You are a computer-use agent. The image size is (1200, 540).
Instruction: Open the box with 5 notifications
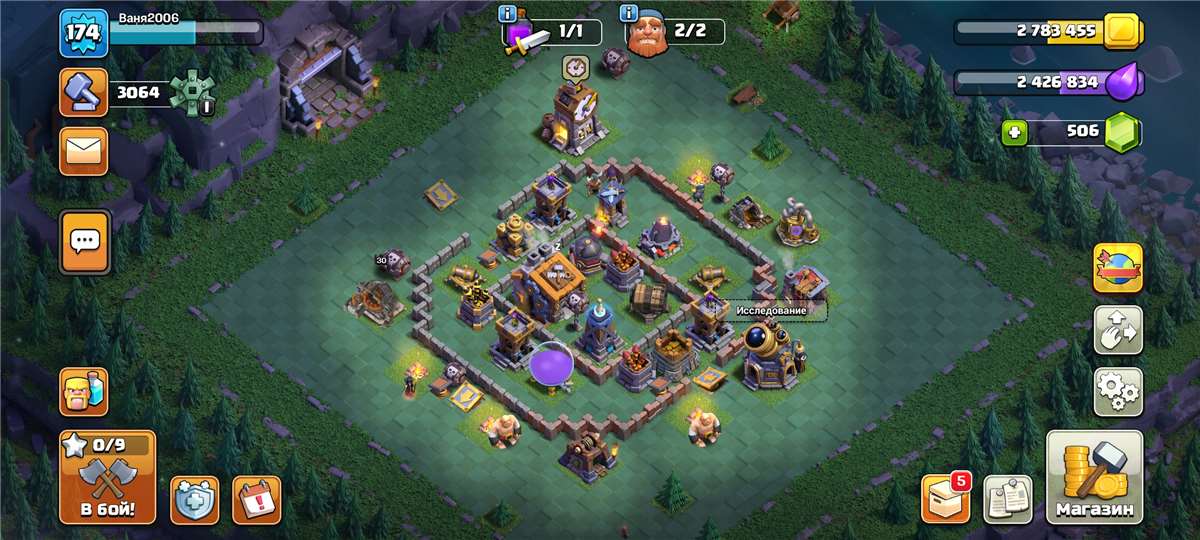click(x=945, y=497)
